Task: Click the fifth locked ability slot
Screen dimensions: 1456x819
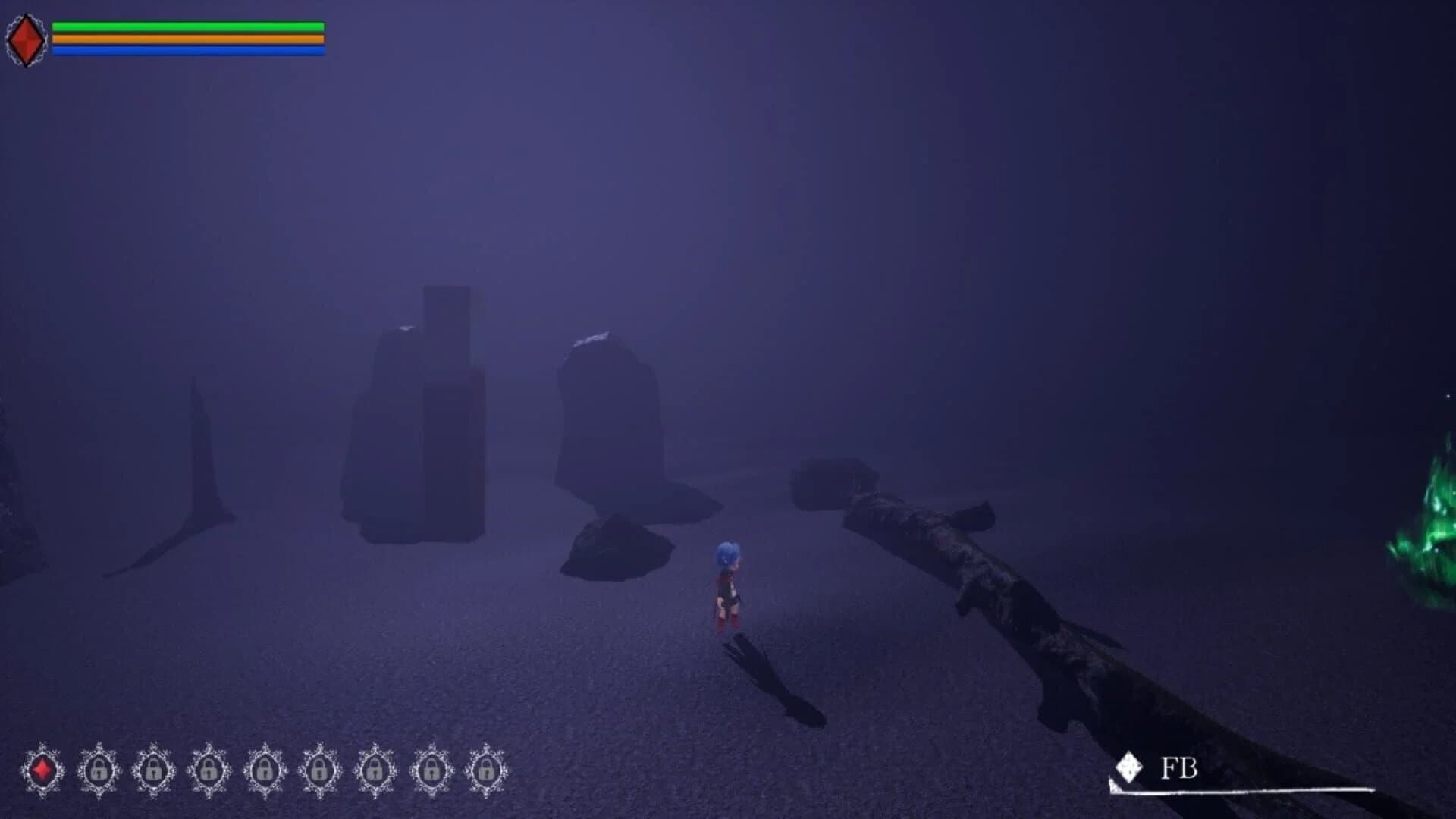Action: tap(320, 770)
